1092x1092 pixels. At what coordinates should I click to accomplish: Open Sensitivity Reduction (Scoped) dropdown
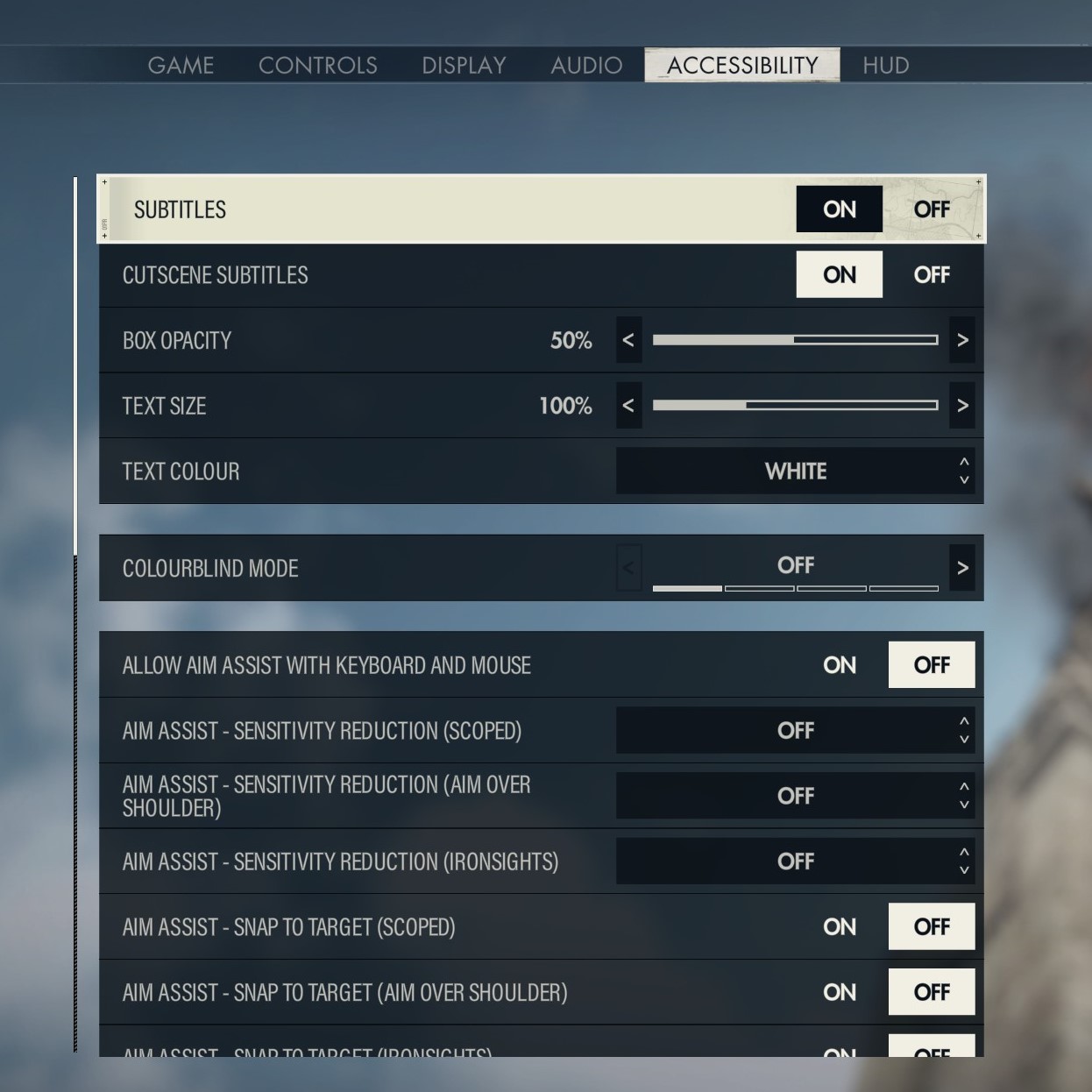(795, 731)
